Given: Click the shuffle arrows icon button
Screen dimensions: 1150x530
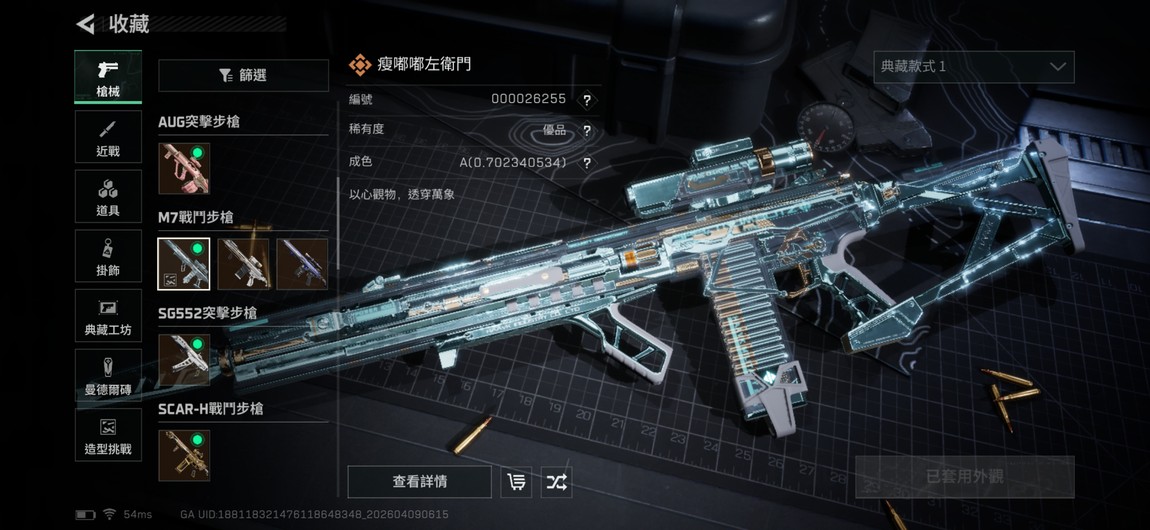Looking at the screenshot, I should click(x=556, y=482).
